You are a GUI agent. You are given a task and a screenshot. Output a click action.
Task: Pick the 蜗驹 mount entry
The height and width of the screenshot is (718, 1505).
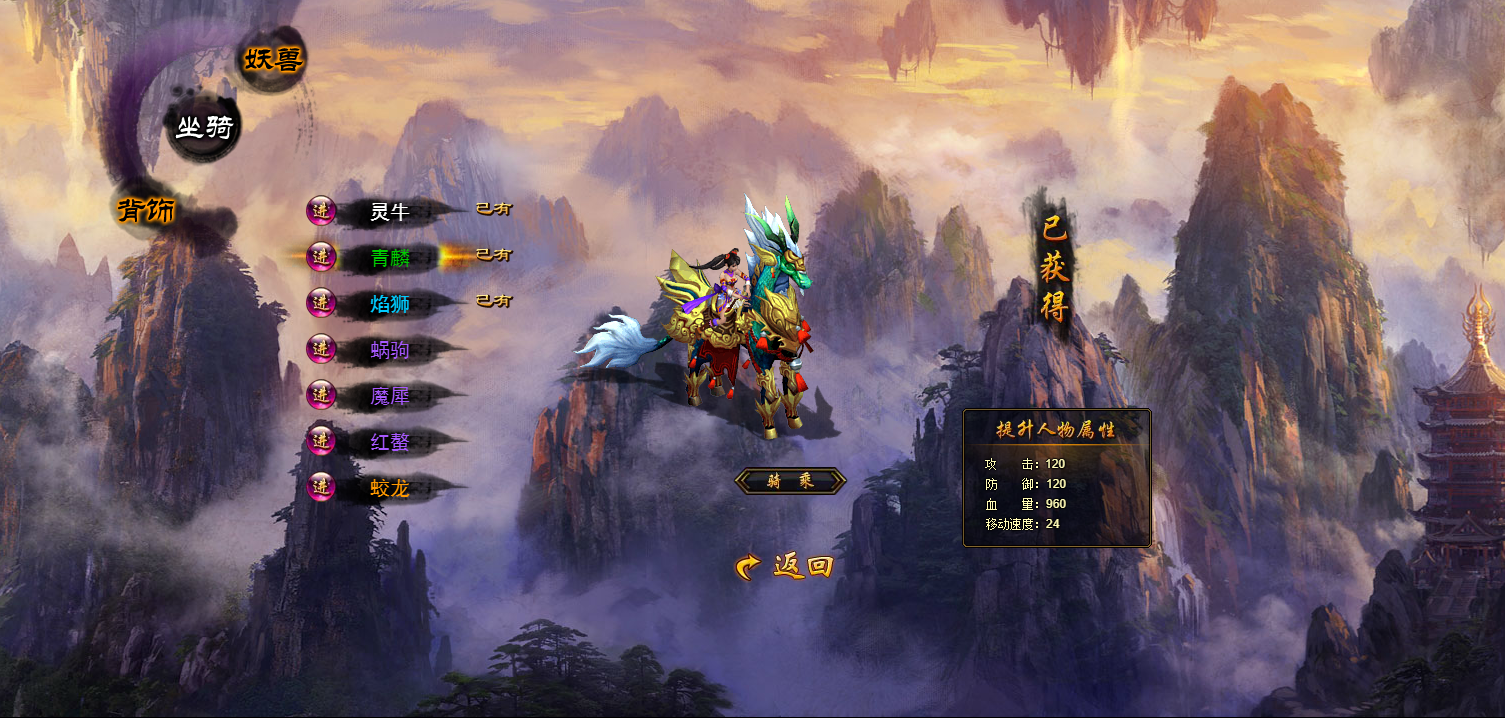(x=390, y=350)
